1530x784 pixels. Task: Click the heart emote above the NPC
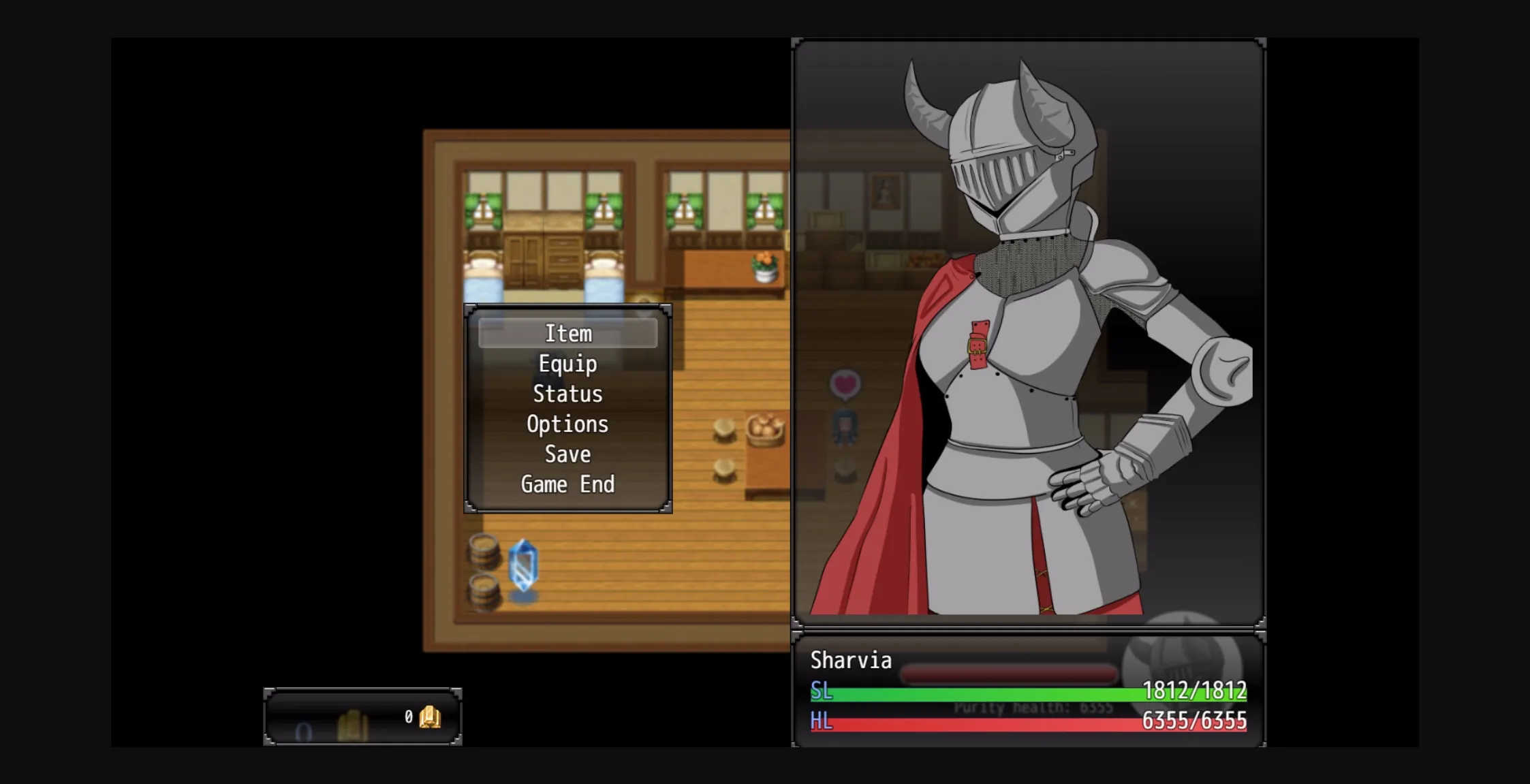pos(845,385)
